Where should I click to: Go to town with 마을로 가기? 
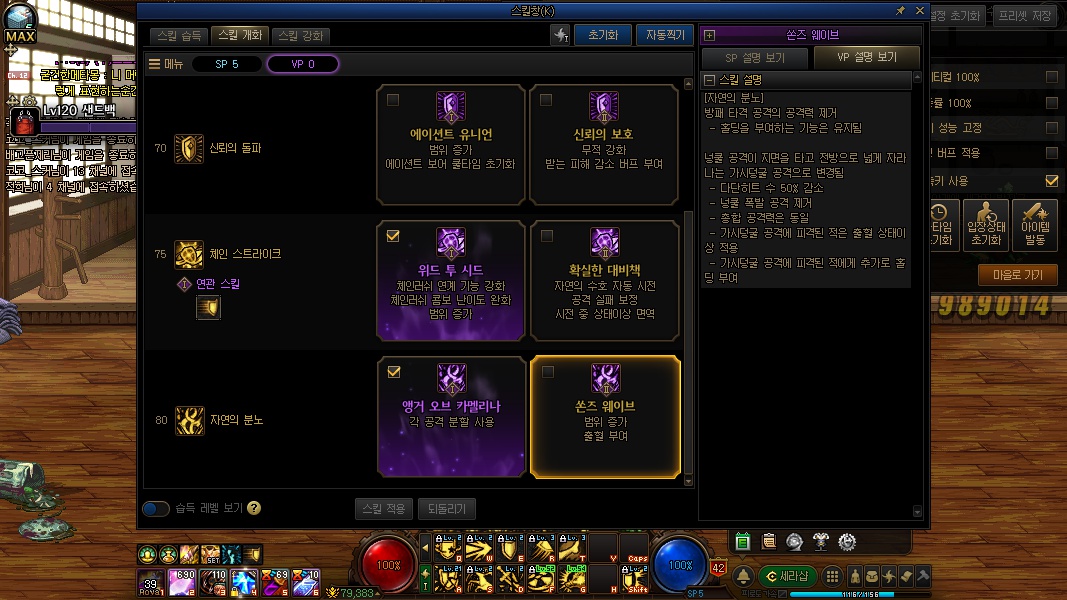[x=1016, y=275]
